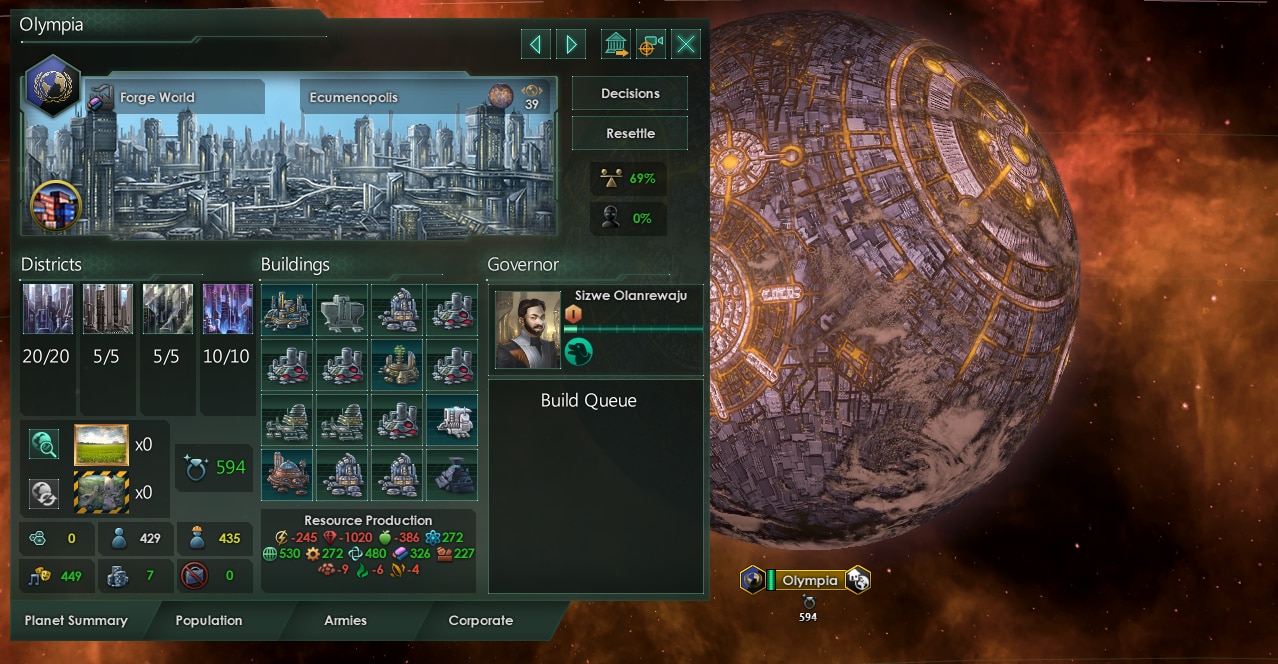Click the Olympia planet name label
The height and width of the screenshot is (664, 1278).
(810, 580)
